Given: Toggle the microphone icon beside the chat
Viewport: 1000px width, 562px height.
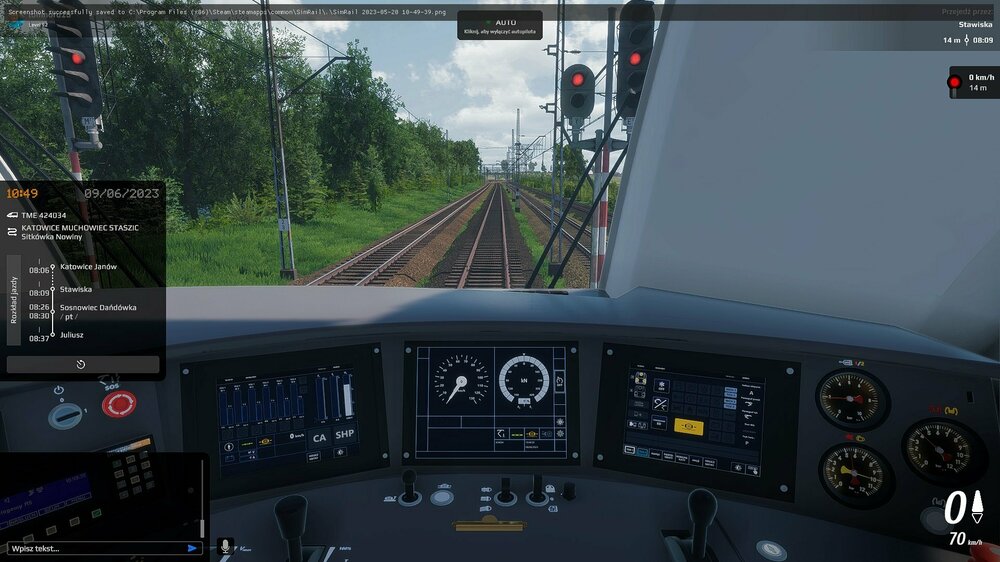Looking at the screenshot, I should pos(225,546).
